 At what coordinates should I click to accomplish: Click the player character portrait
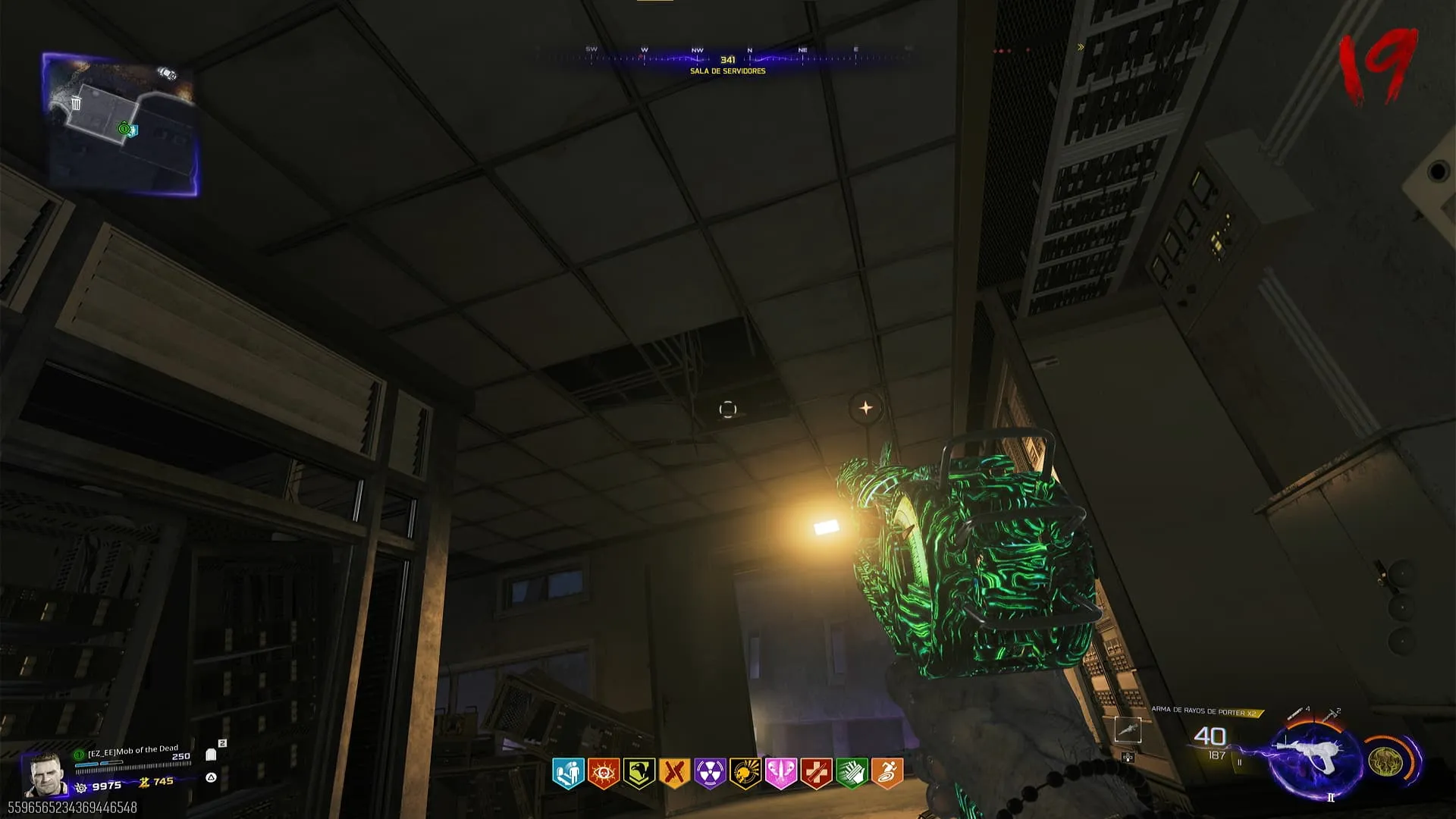[45, 773]
